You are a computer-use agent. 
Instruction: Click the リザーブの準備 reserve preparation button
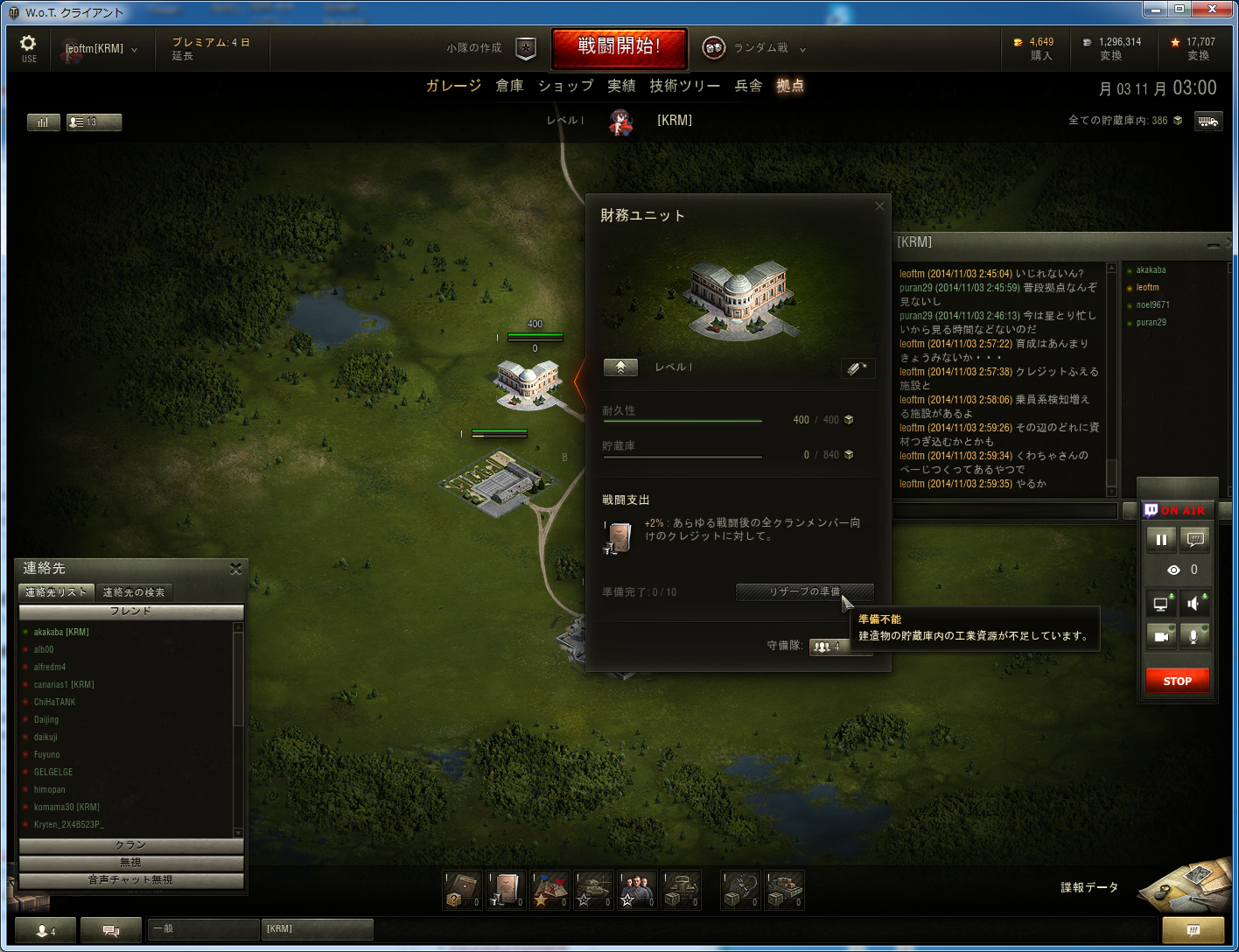click(804, 591)
